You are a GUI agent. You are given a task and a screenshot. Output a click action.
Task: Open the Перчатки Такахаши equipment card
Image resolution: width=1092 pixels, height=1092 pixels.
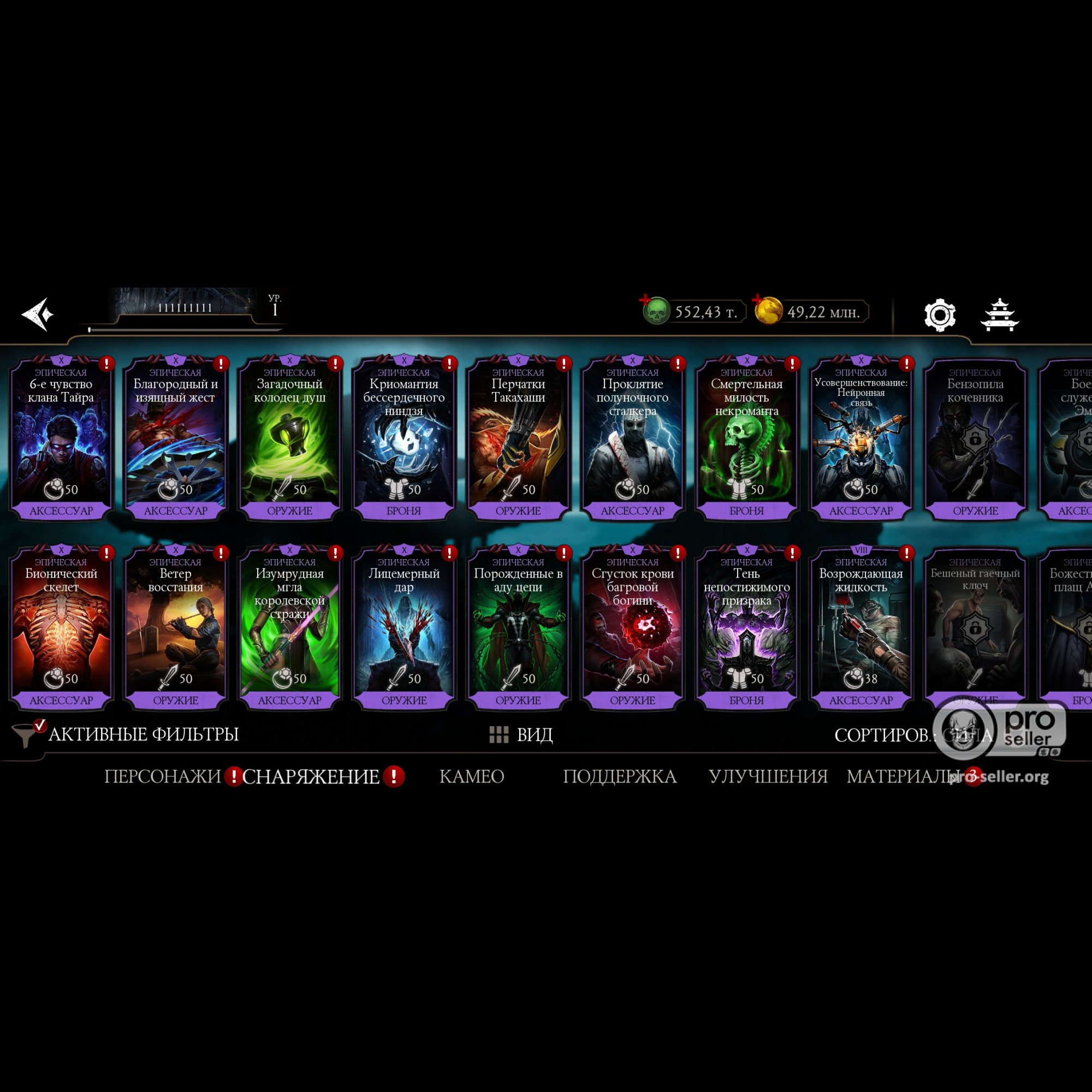[x=518, y=438]
